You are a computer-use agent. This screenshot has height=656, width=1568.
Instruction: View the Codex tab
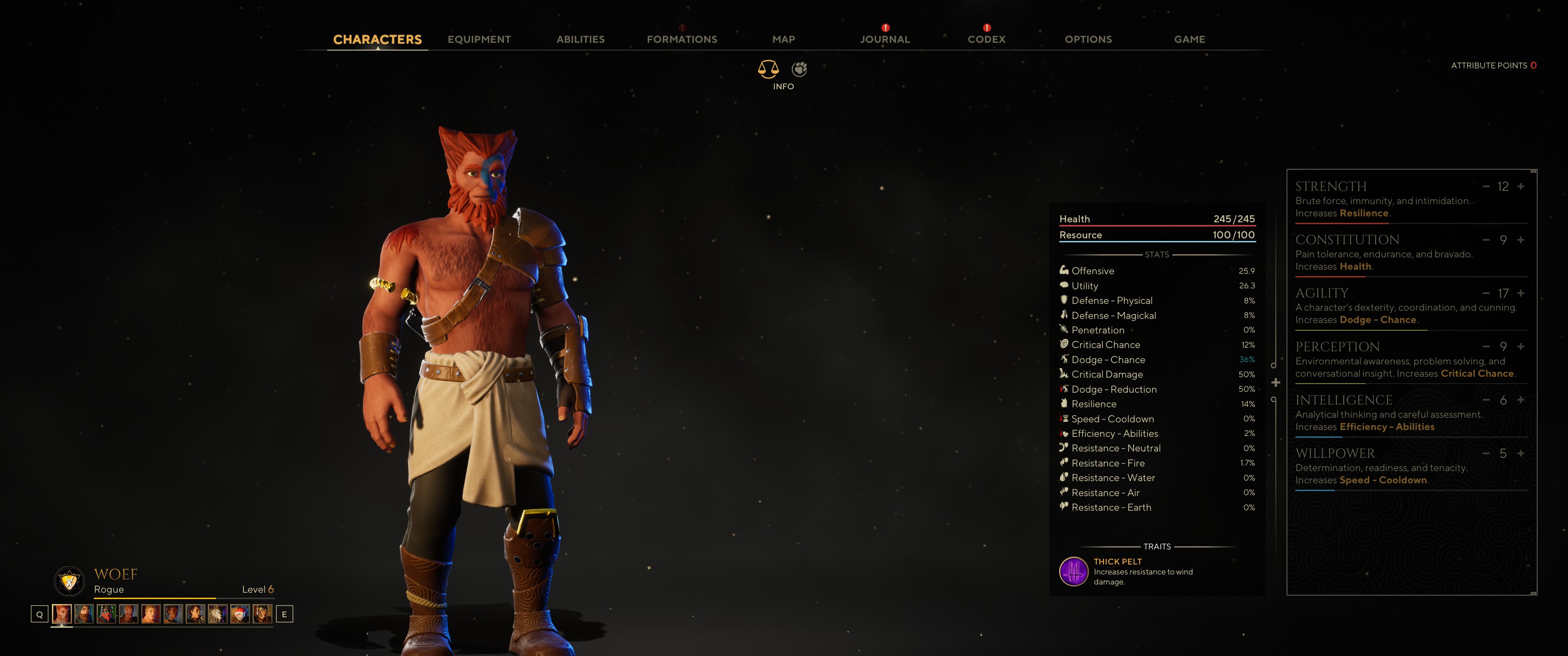pyautogui.click(x=986, y=40)
